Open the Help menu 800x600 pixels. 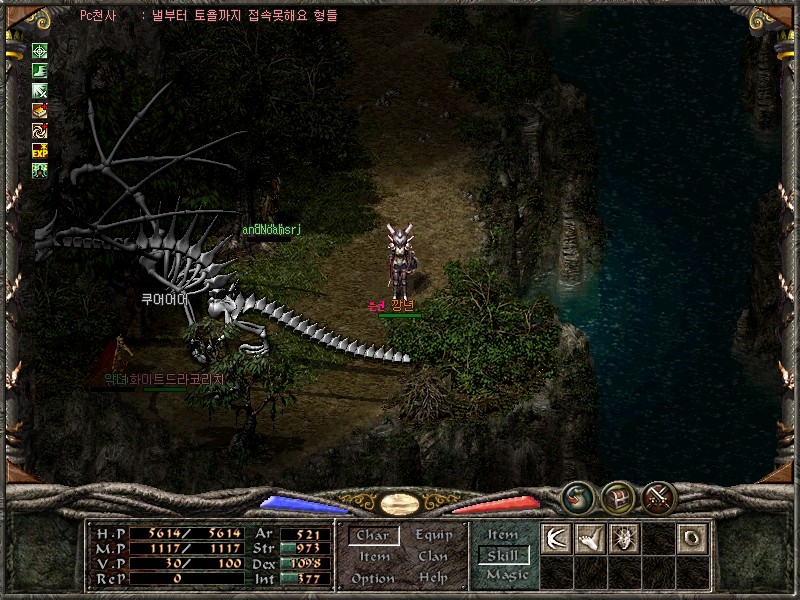(x=433, y=579)
